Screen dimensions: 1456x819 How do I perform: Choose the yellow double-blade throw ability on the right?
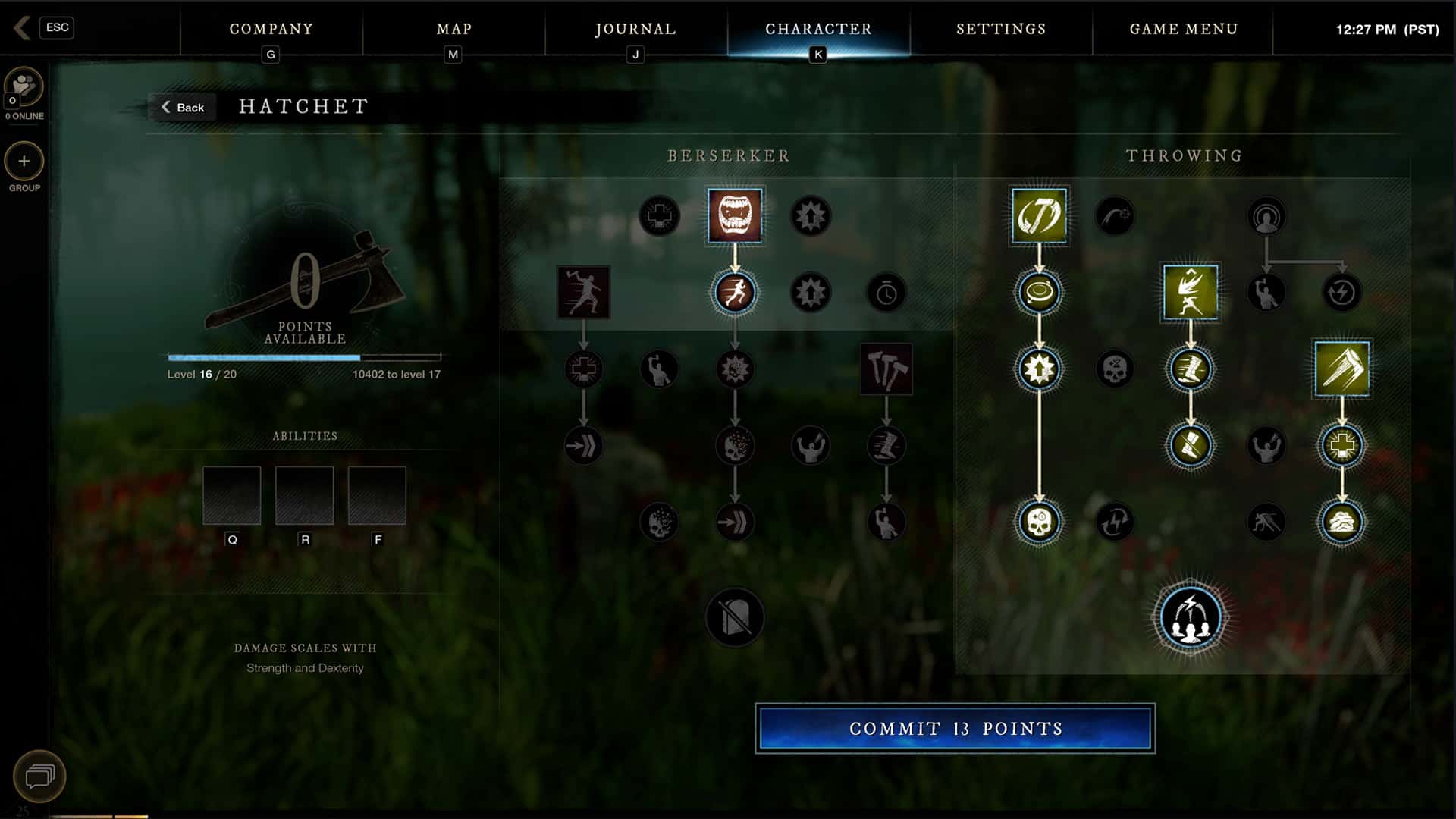(x=1341, y=369)
